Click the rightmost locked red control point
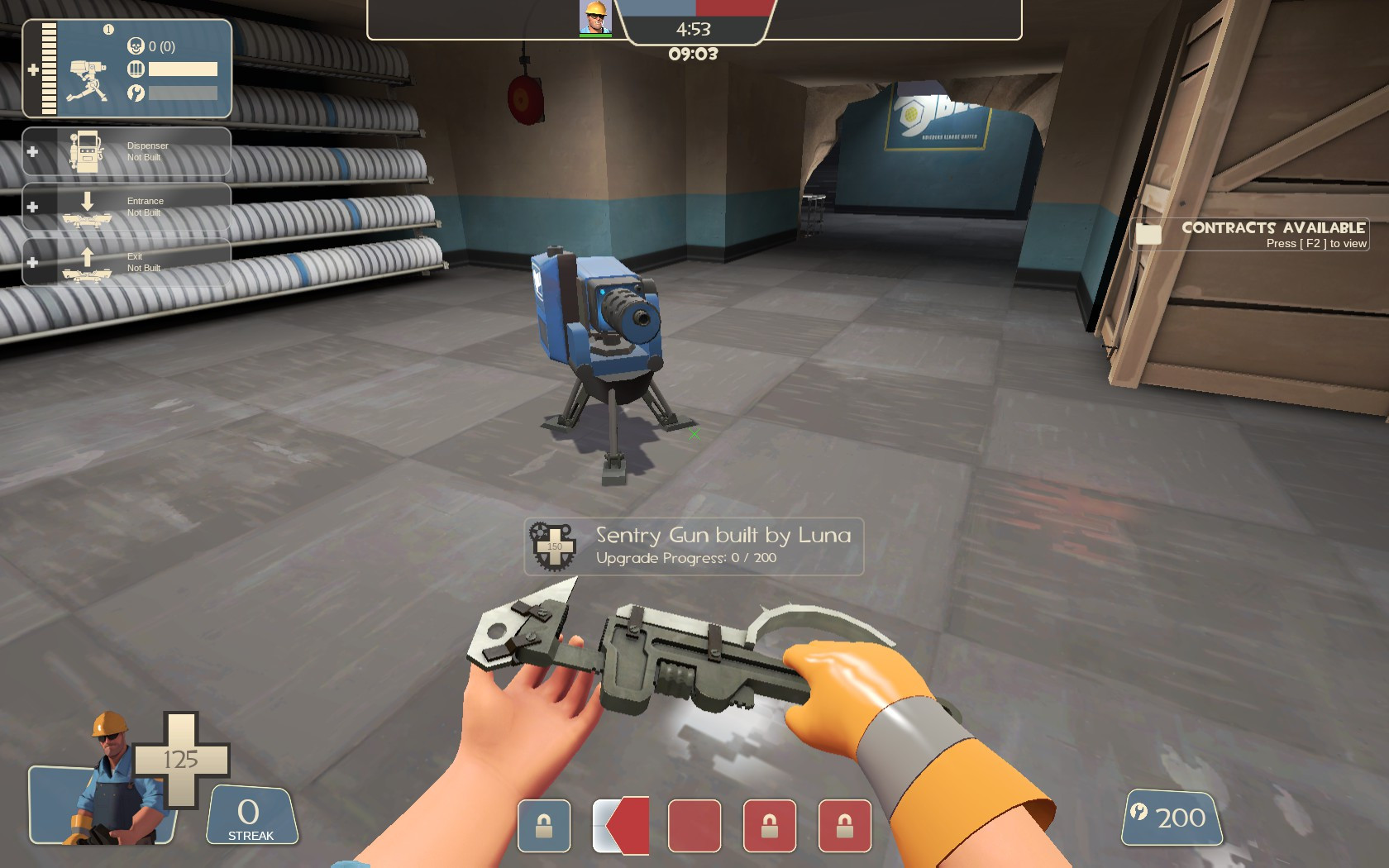 (x=844, y=825)
